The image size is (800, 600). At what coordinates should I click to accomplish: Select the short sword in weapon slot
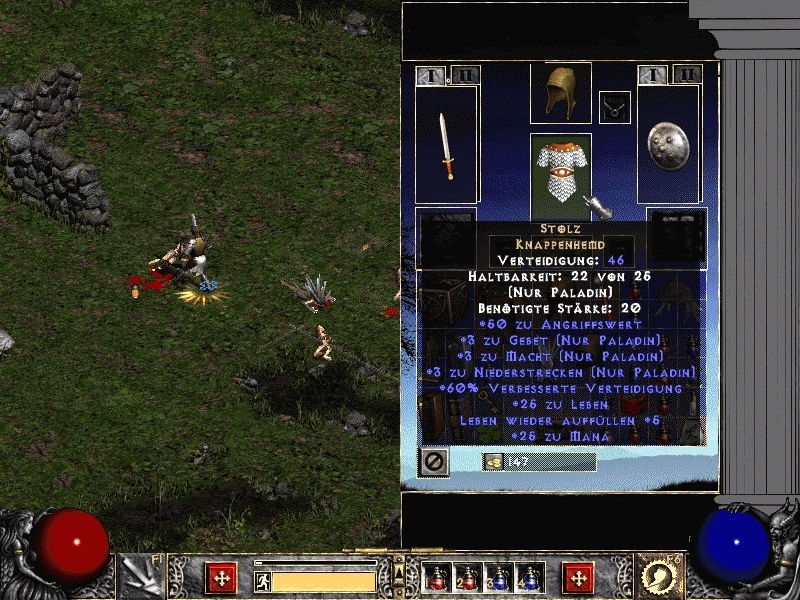coord(446,146)
